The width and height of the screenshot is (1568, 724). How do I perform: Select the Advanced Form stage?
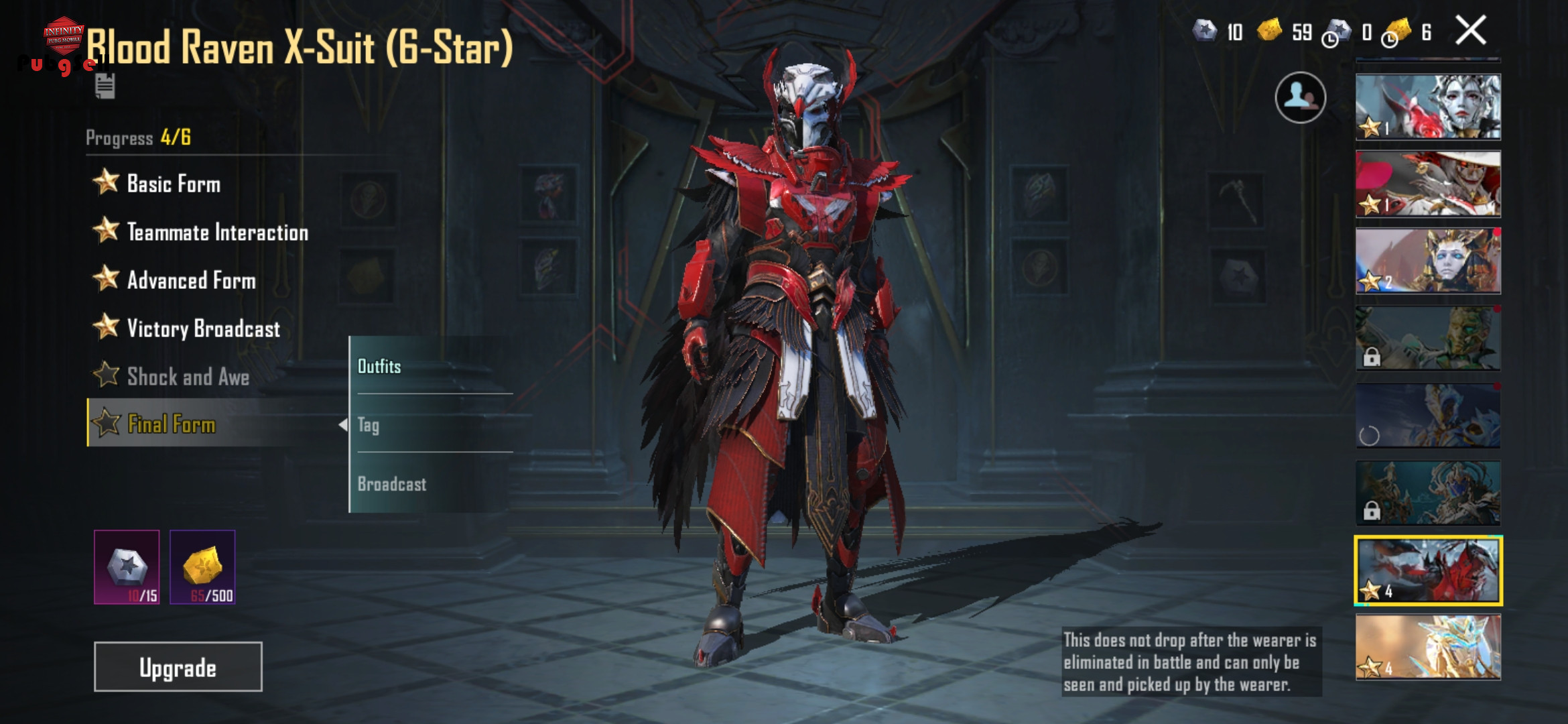point(191,280)
